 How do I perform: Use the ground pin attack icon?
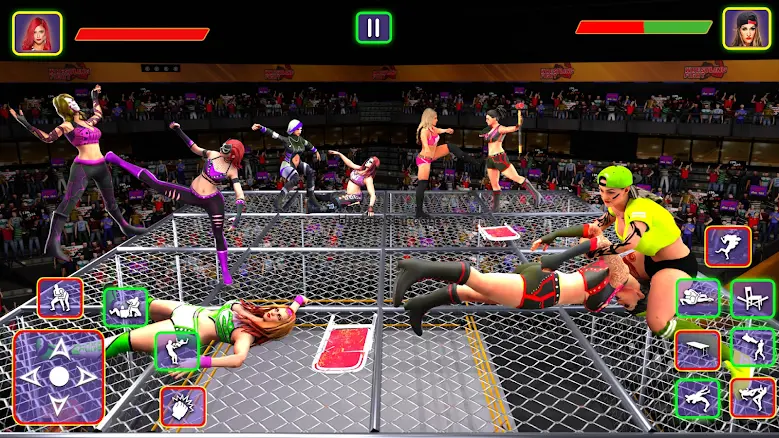coord(125,308)
